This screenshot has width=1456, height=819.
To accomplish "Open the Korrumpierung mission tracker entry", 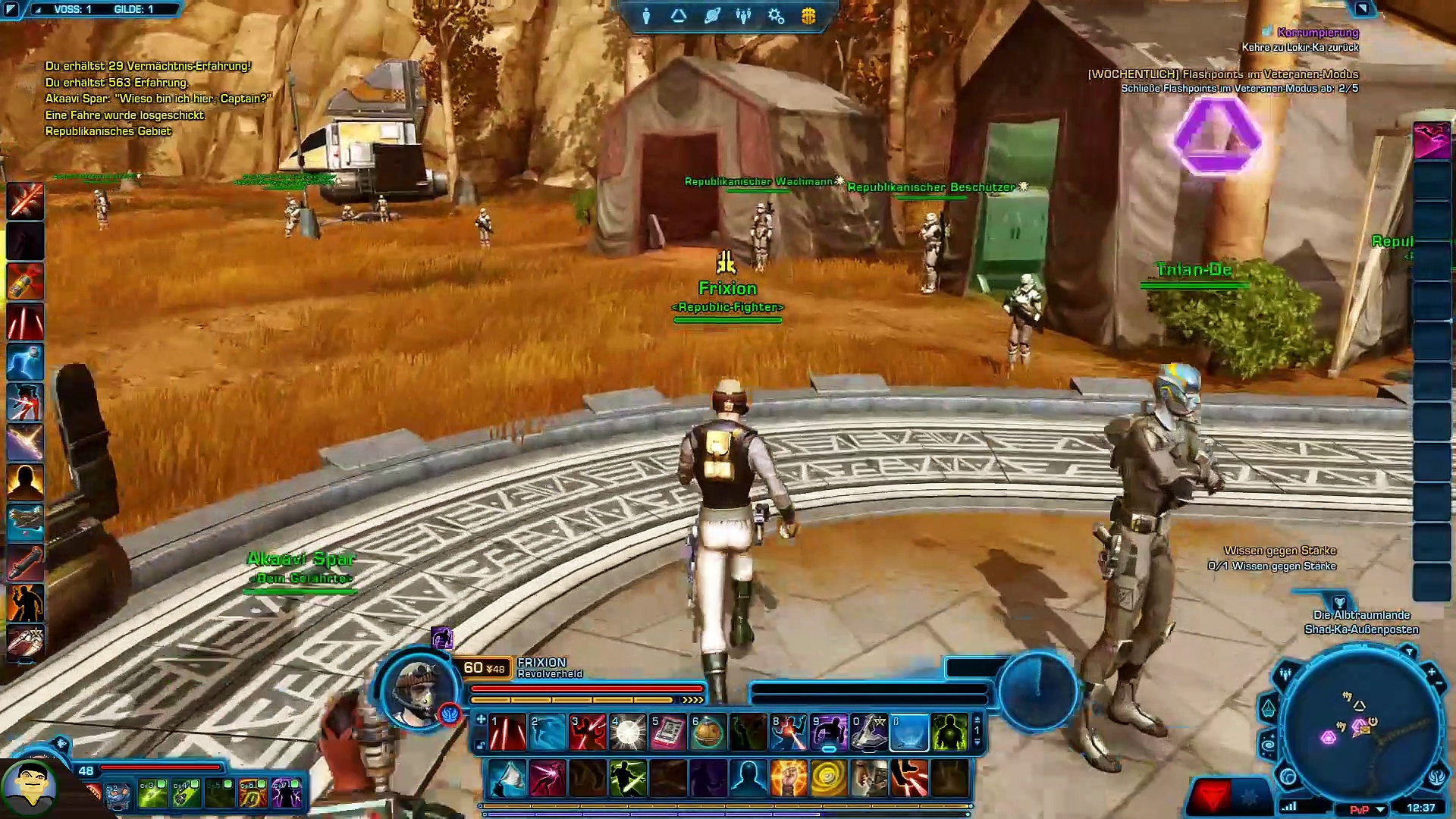I will click(1317, 33).
